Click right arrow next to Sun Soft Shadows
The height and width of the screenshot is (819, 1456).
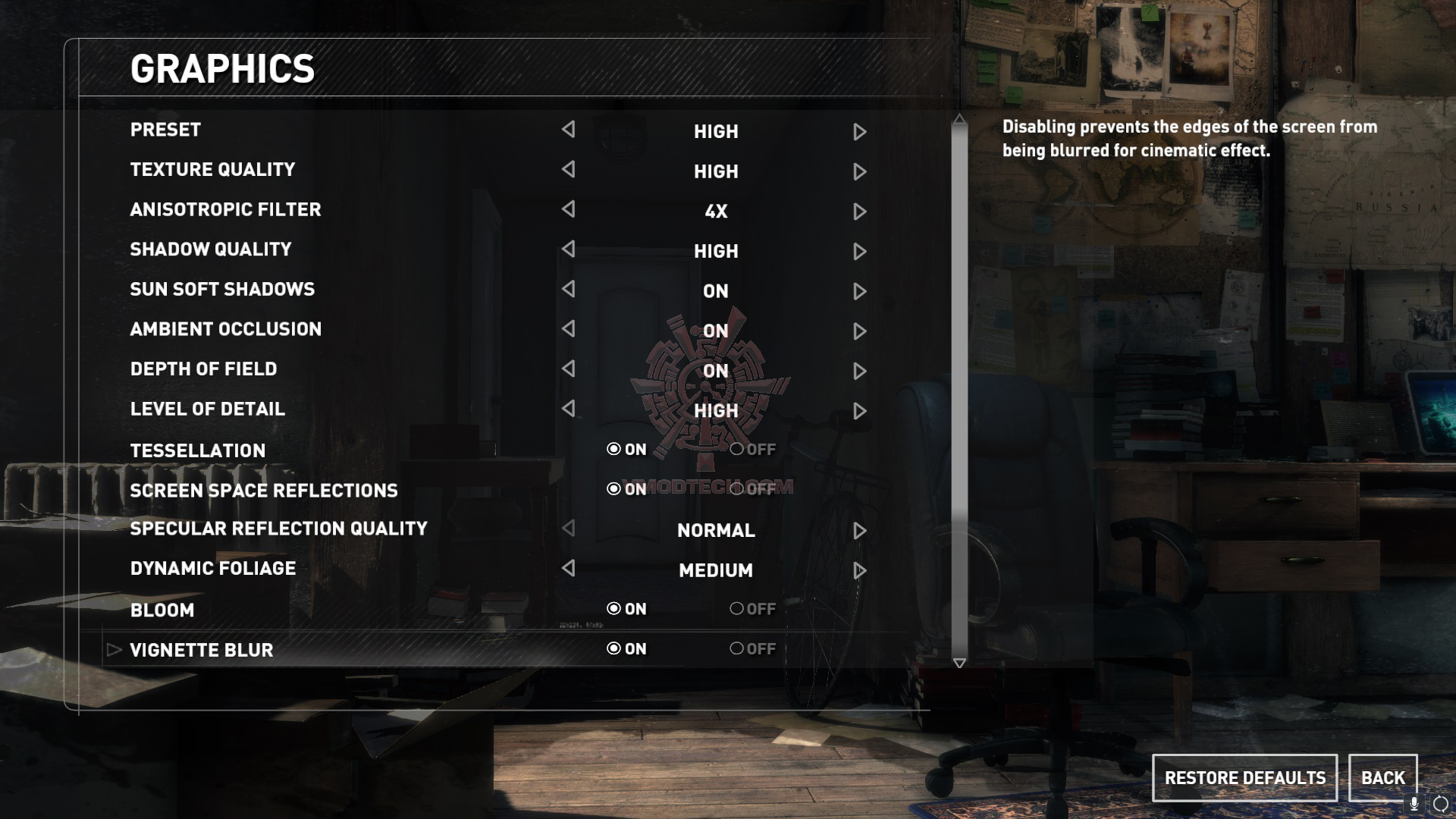[x=859, y=290]
